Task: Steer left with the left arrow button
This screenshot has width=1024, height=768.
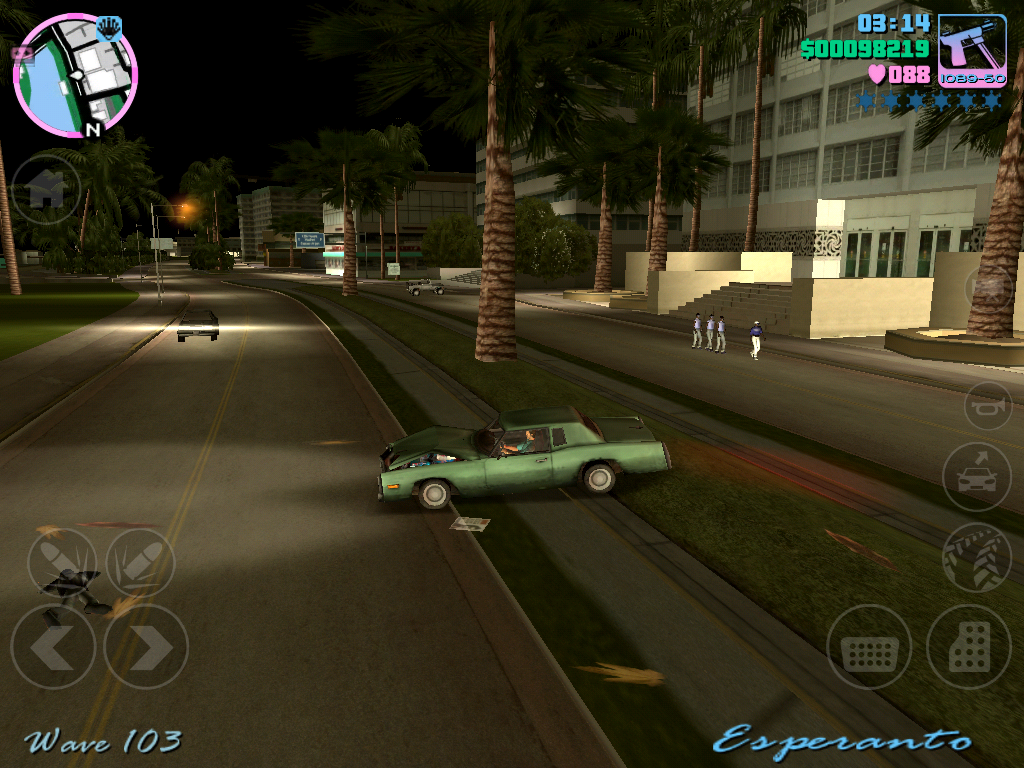Action: (x=53, y=647)
